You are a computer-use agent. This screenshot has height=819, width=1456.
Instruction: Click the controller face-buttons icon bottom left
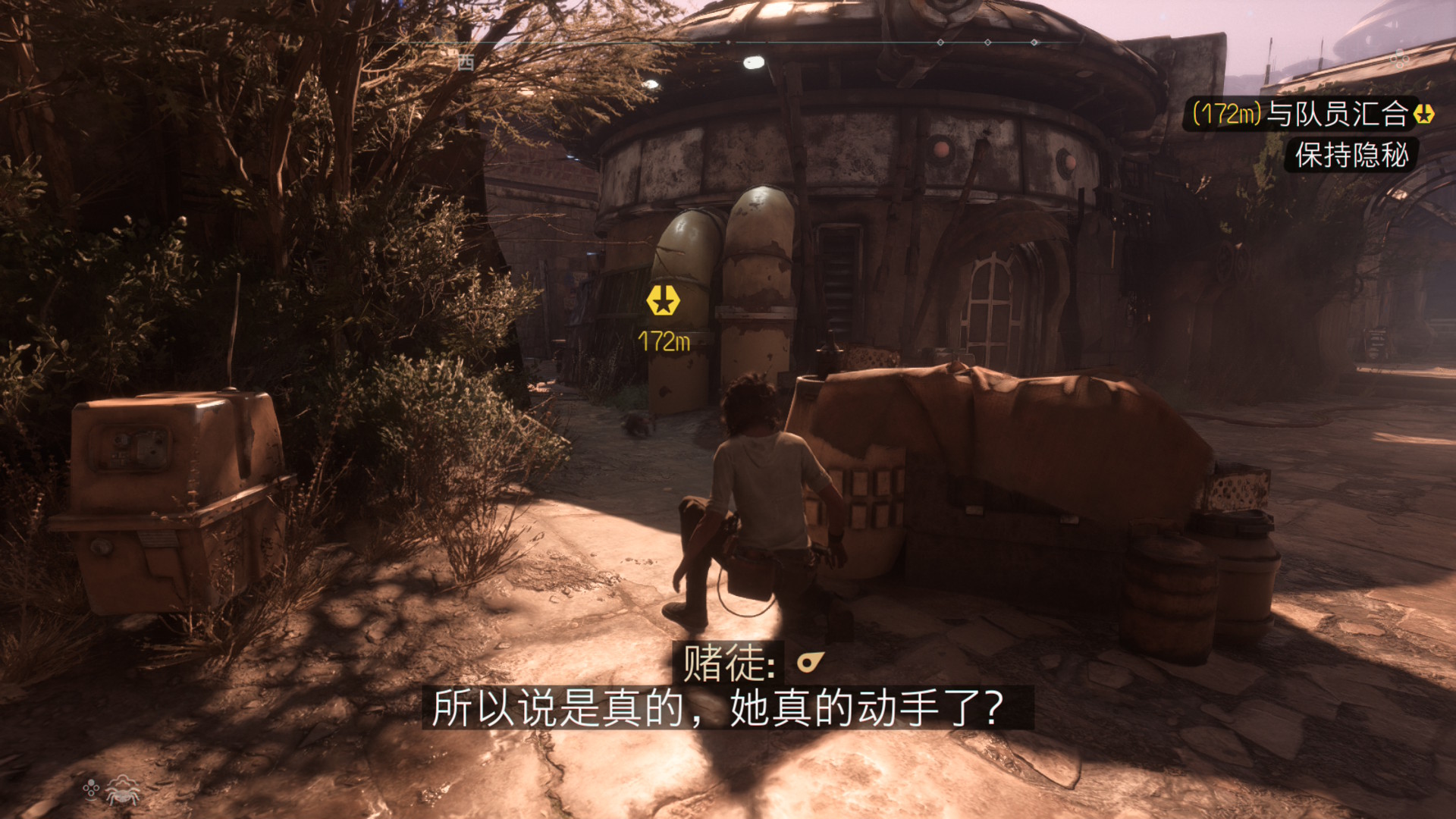click(90, 789)
